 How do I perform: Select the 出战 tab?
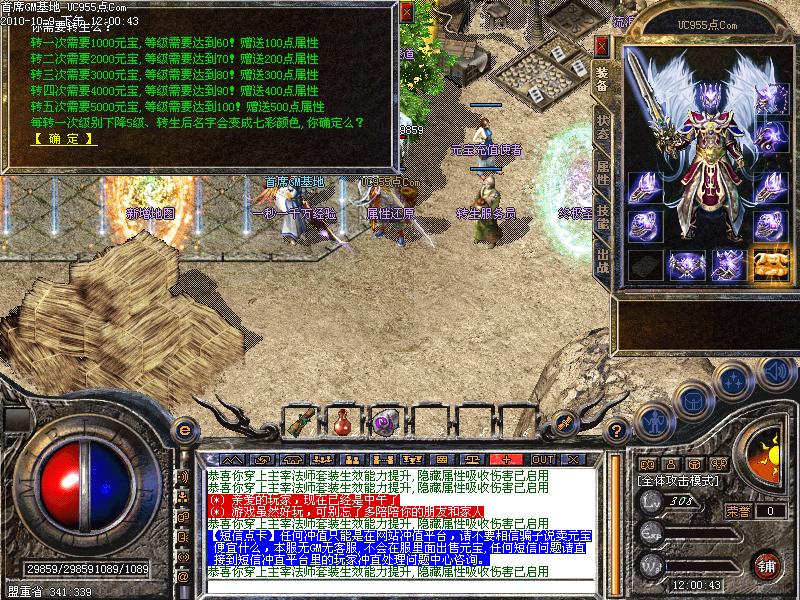602,264
